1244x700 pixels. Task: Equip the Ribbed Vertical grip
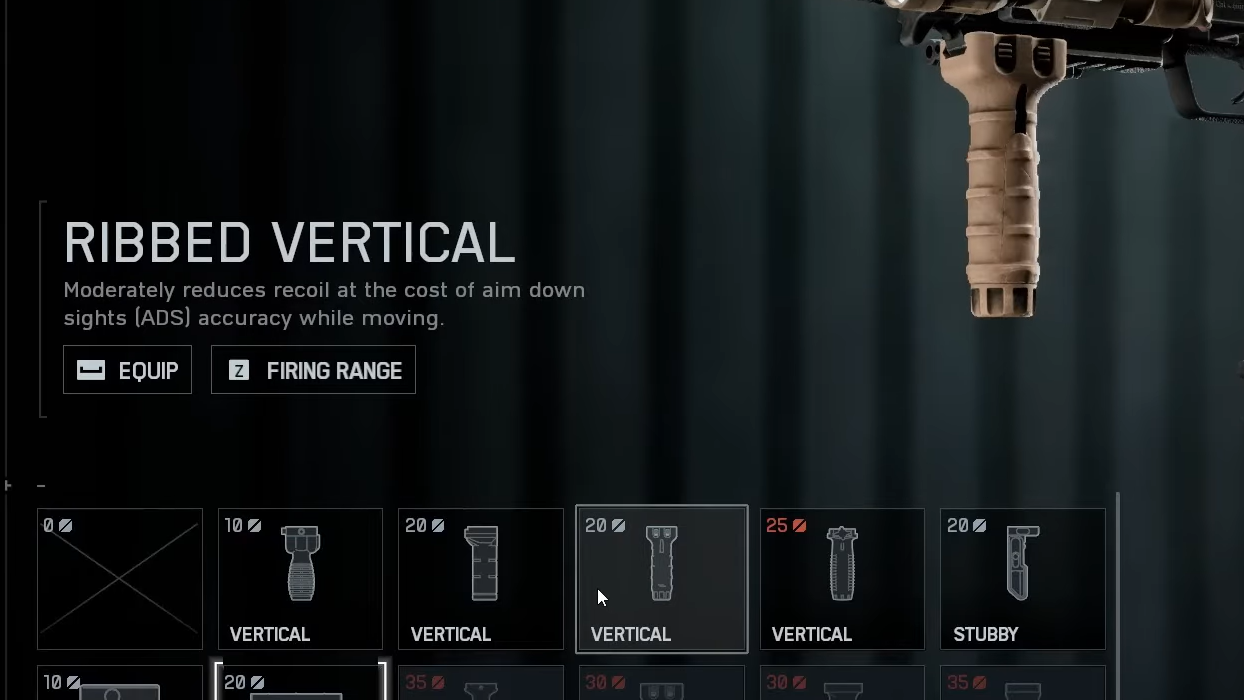point(127,370)
